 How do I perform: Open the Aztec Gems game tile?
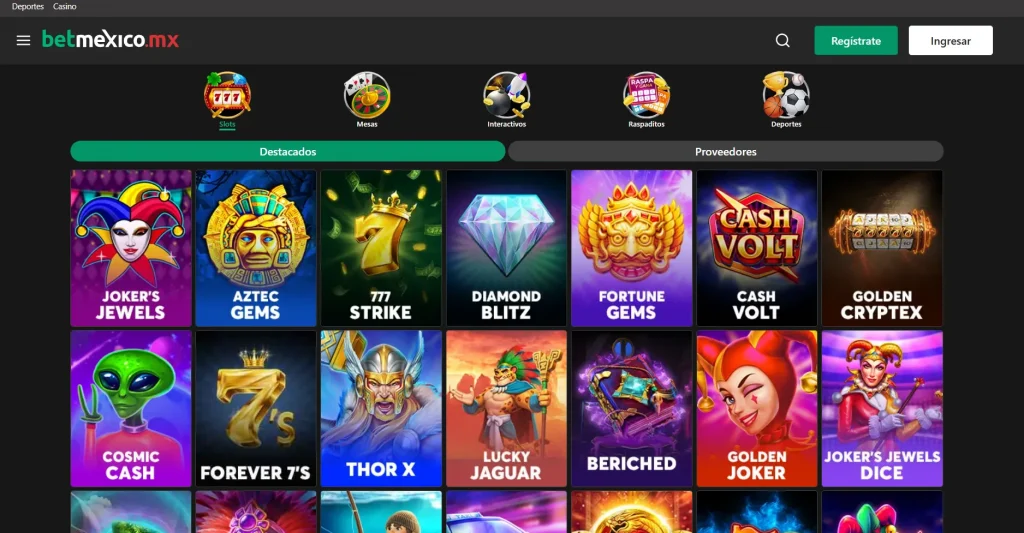pos(256,248)
